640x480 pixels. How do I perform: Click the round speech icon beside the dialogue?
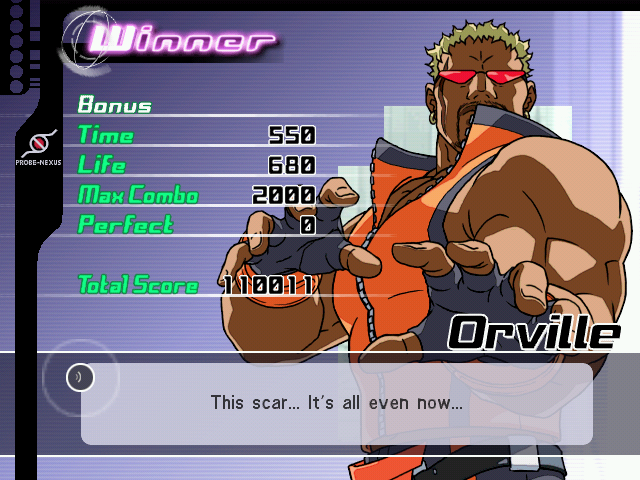(80, 377)
